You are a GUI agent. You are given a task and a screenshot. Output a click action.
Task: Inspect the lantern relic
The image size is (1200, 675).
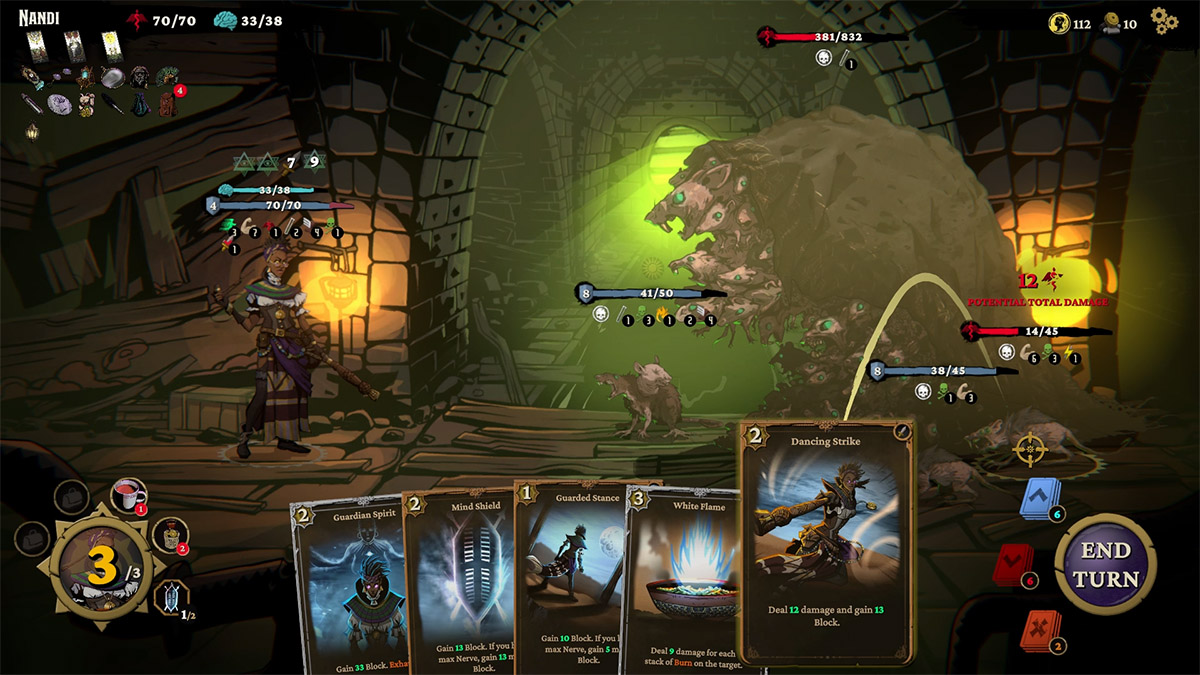(x=33, y=131)
